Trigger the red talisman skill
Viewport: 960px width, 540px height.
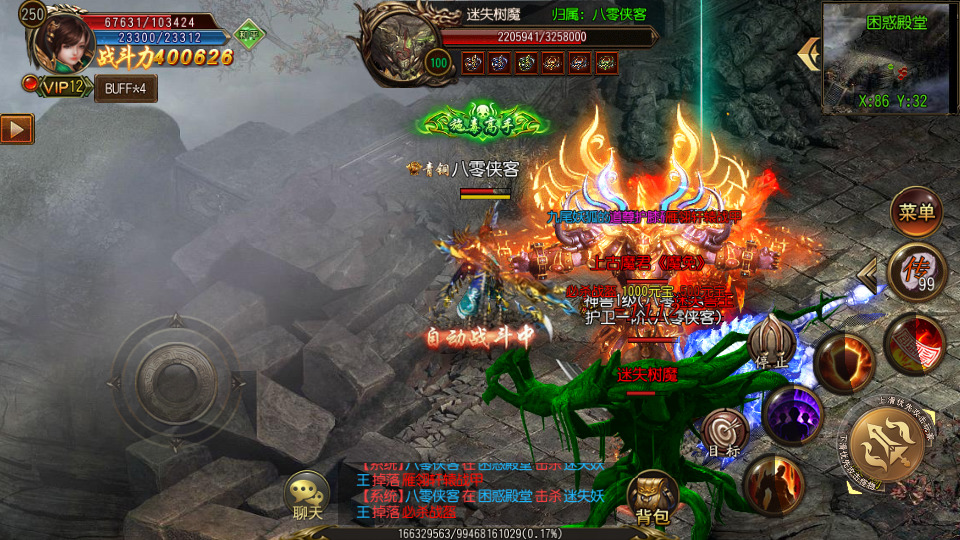pyautogui.click(x=915, y=344)
